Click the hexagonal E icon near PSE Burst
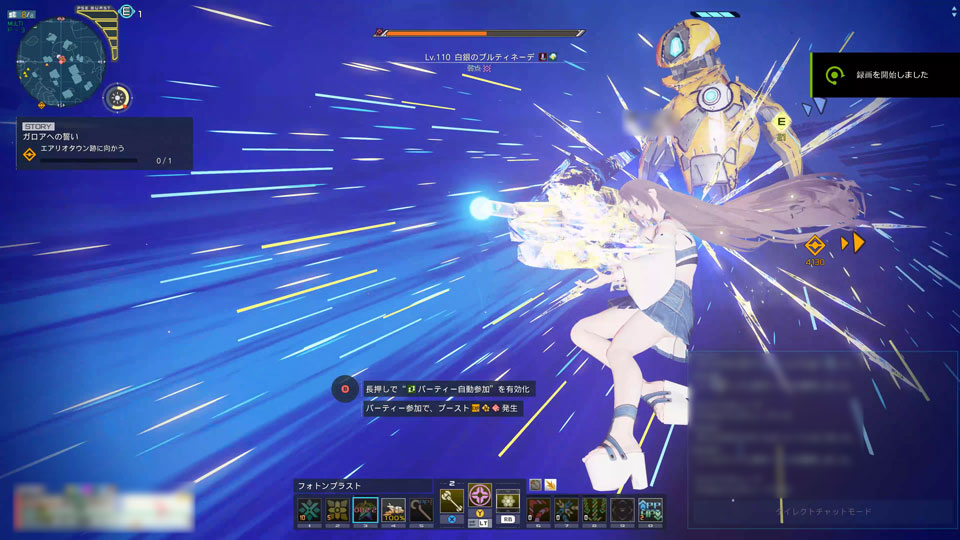Viewport: 960px width, 540px height. pos(126,11)
